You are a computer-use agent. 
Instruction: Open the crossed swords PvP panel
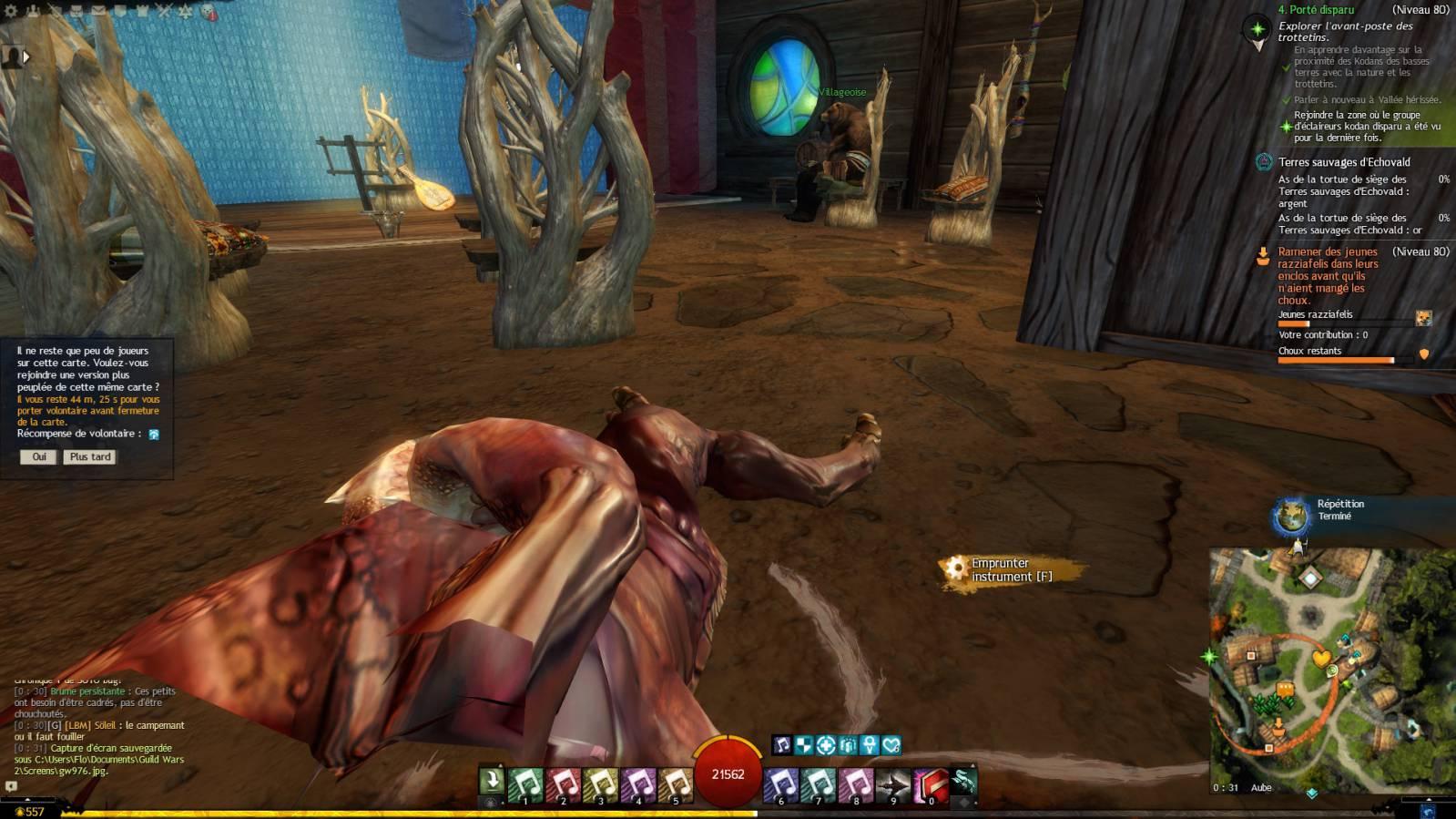point(164,11)
